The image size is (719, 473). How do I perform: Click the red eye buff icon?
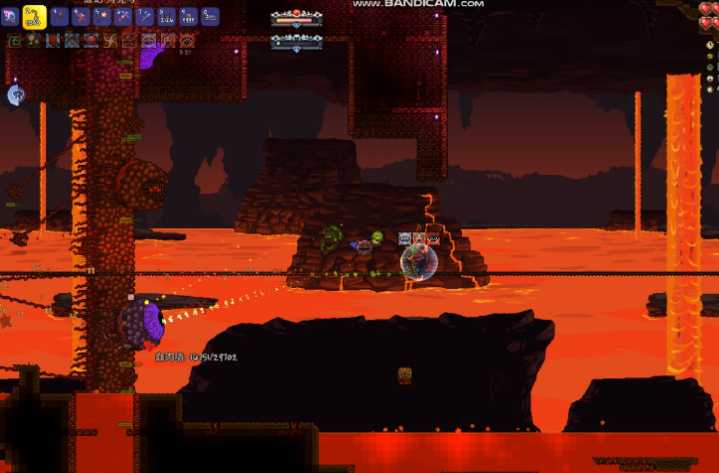(x=186, y=41)
